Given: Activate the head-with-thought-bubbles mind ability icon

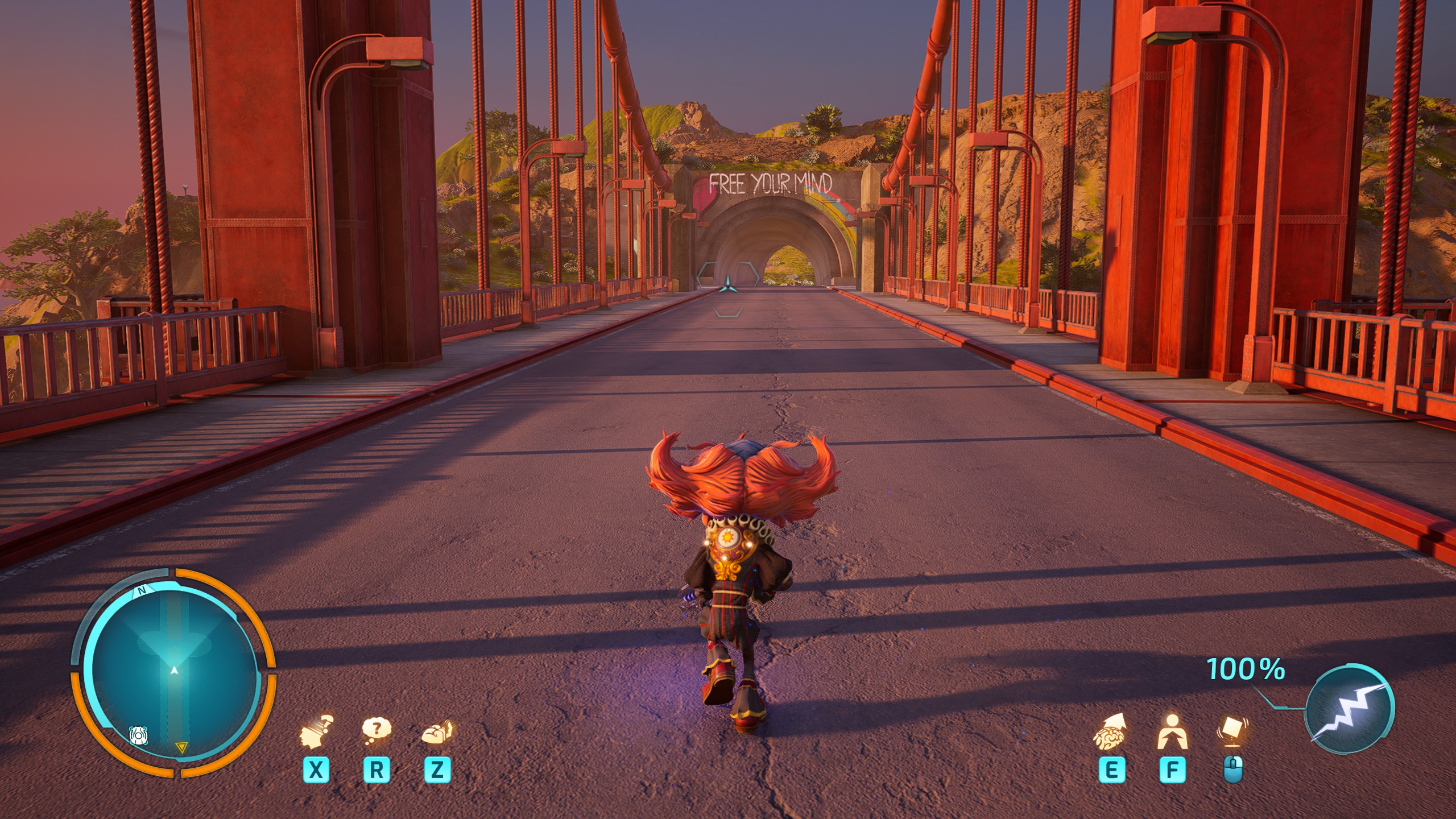Looking at the screenshot, I should (316, 731).
